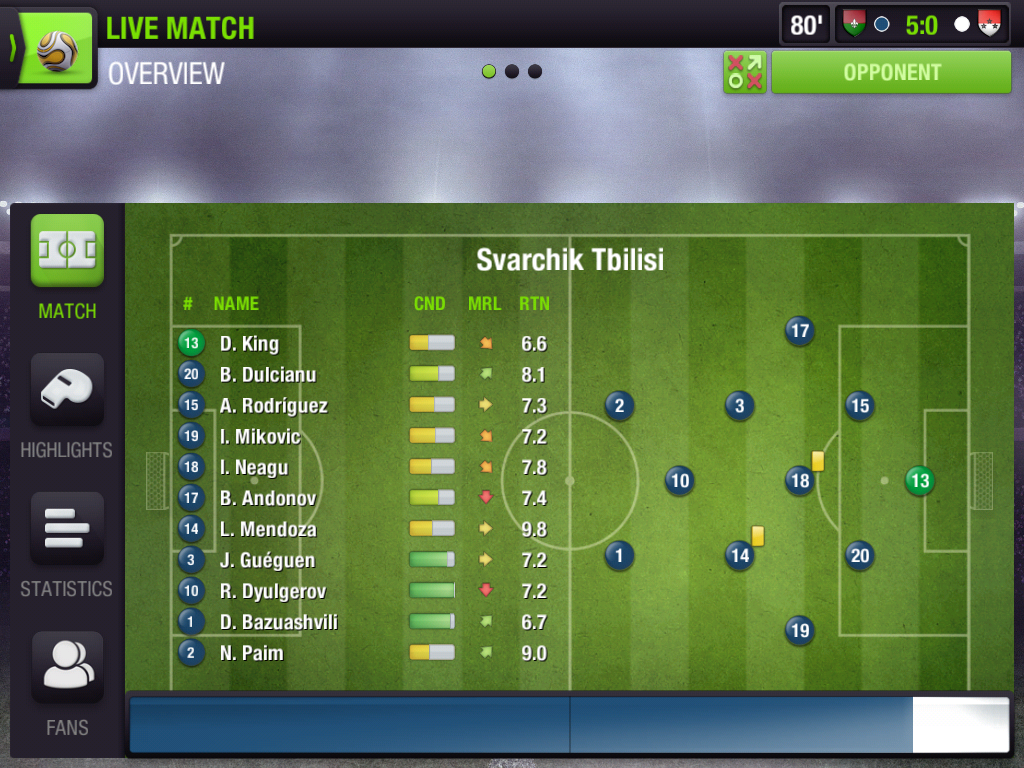Open the soccer ball side menu

coord(50,48)
